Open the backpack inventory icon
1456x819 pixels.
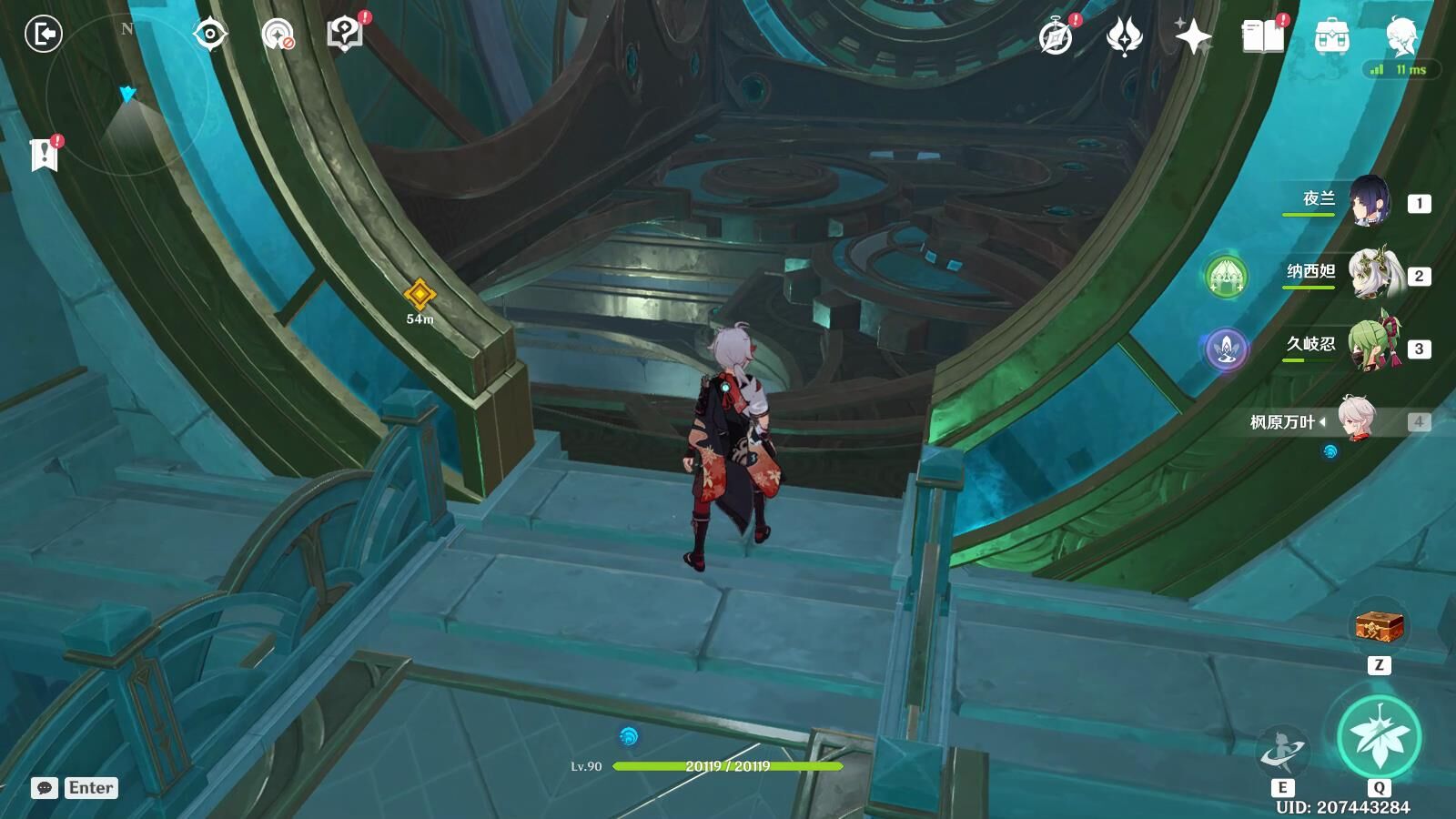click(x=1331, y=37)
